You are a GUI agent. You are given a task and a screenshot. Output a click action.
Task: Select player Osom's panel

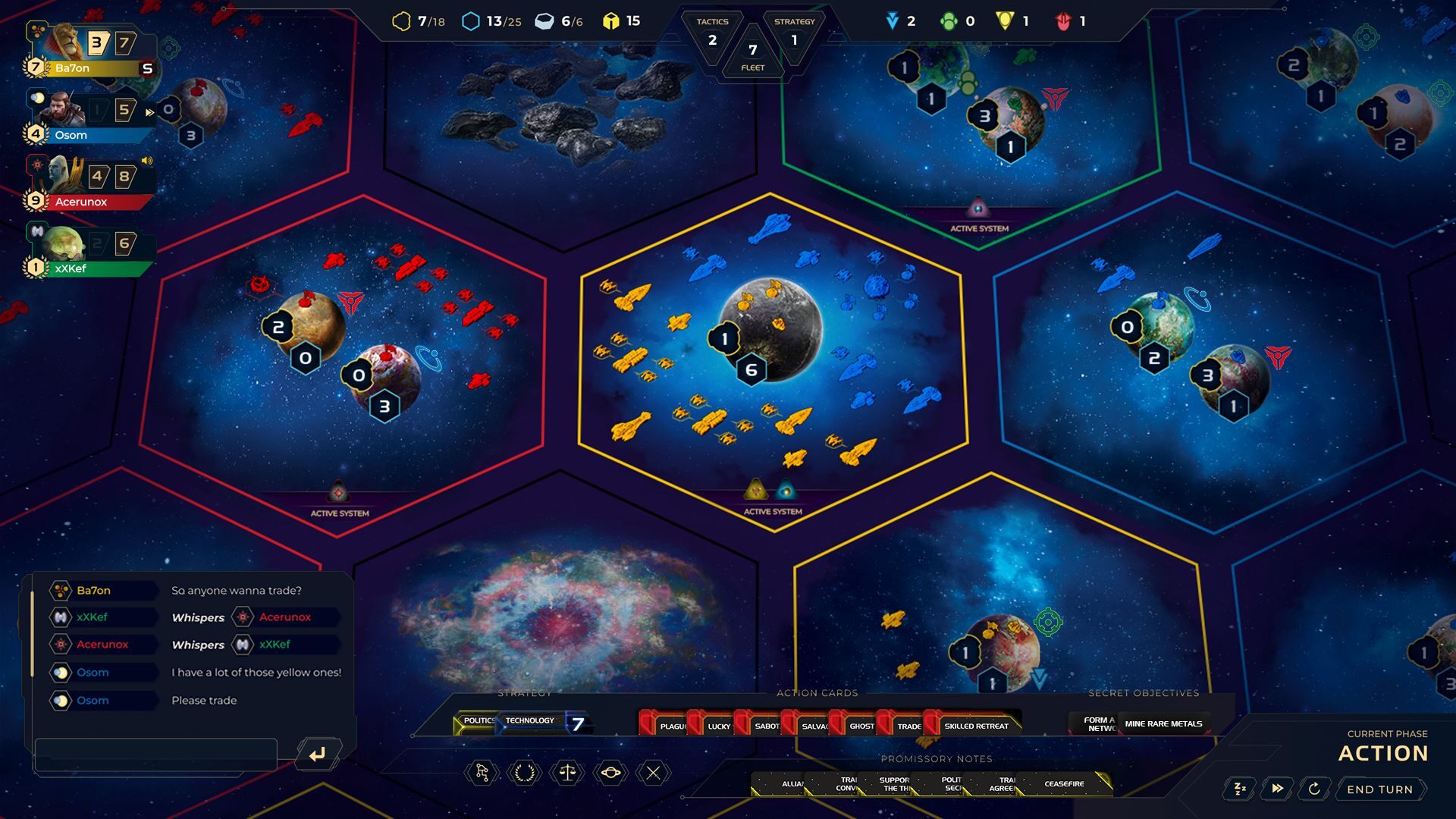point(91,118)
